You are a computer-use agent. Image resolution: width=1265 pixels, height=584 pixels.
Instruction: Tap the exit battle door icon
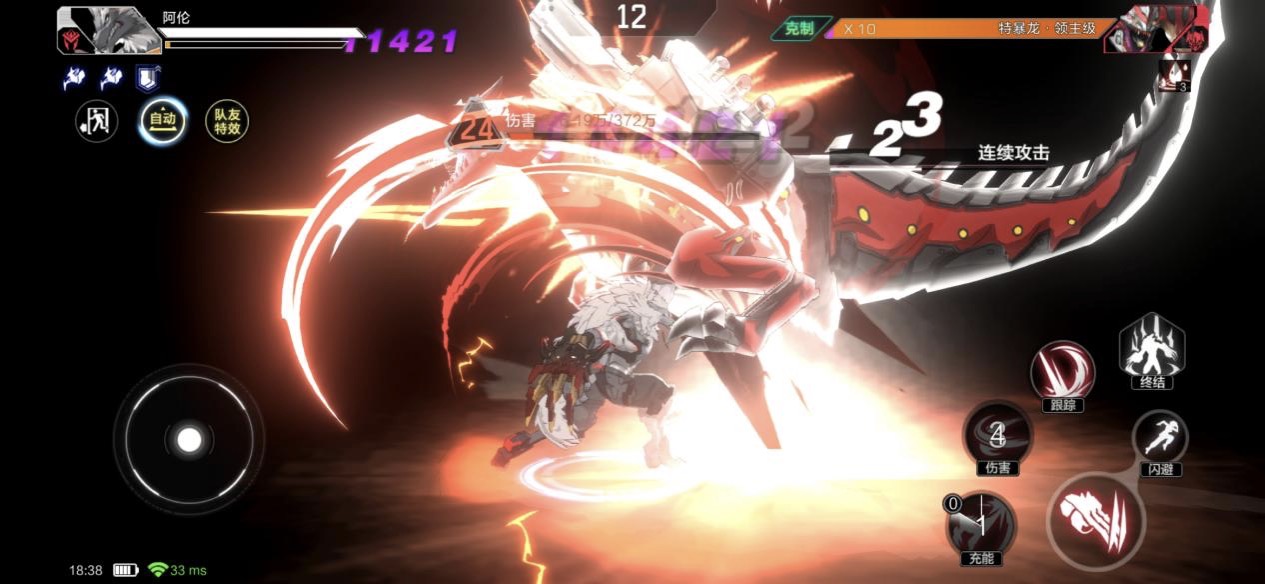pos(98,121)
